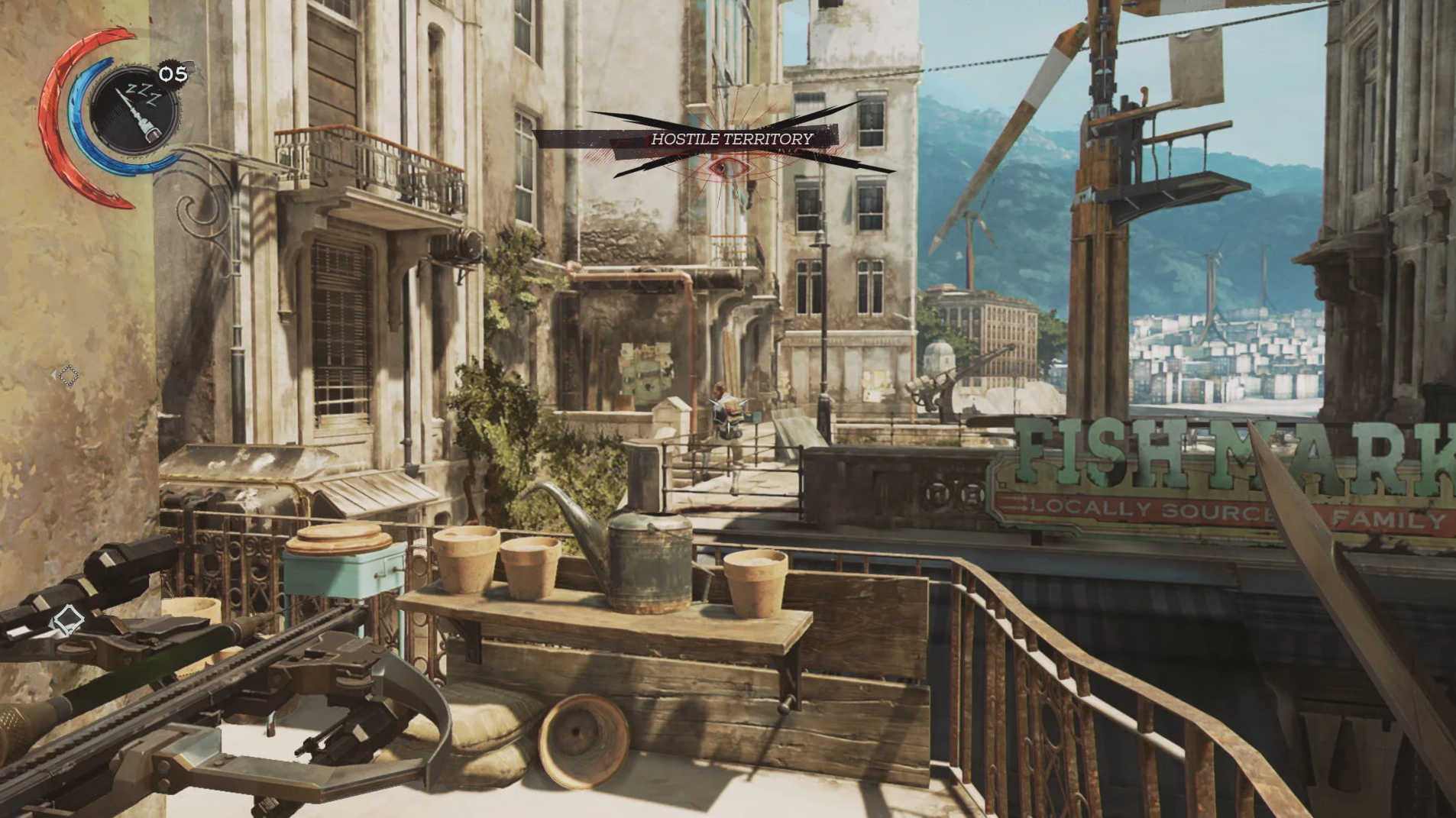The height and width of the screenshot is (818, 1456).
Task: Click the dotted diamond objective marker
Action: coord(68,375)
